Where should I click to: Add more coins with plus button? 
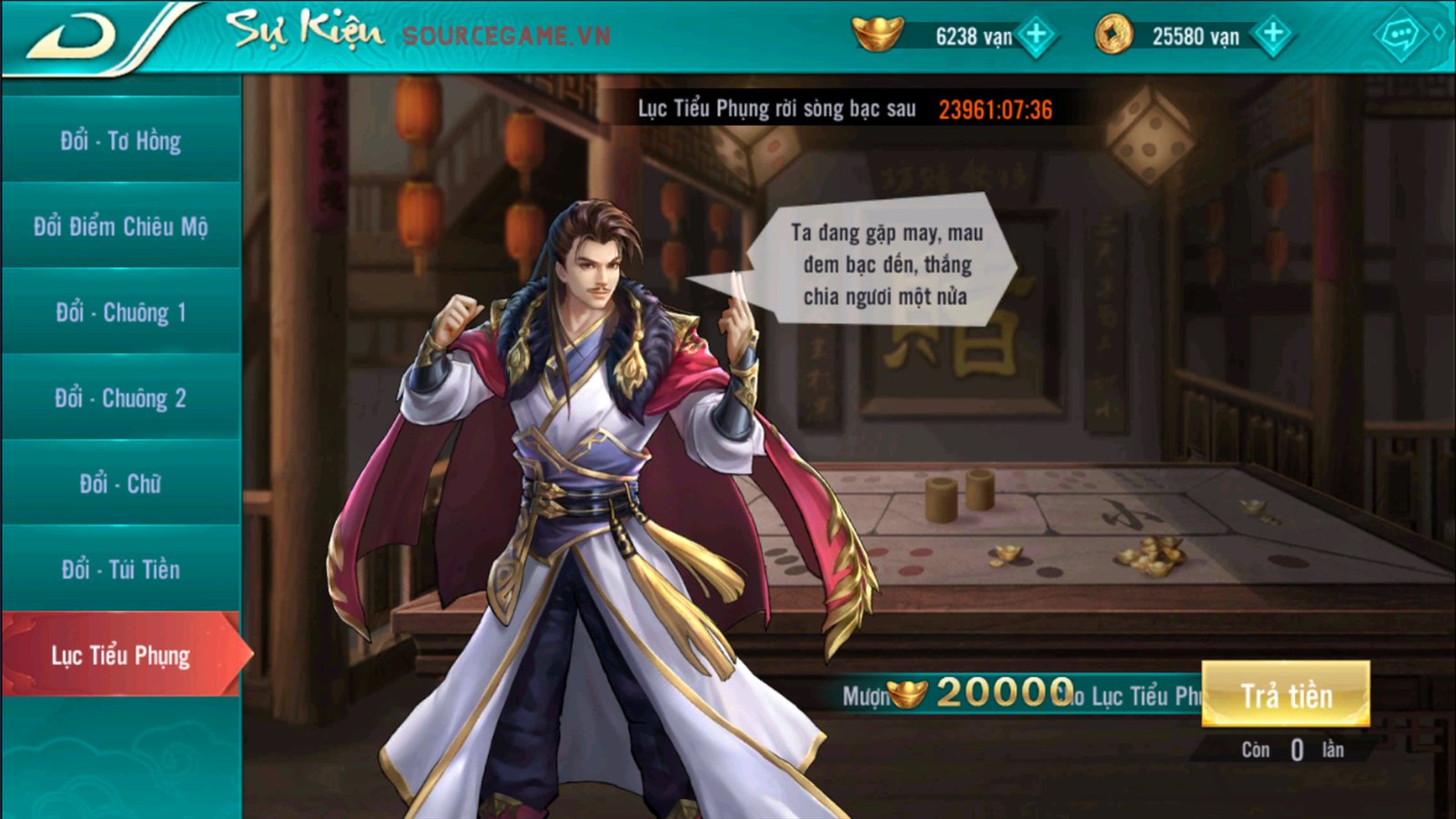point(1272,36)
